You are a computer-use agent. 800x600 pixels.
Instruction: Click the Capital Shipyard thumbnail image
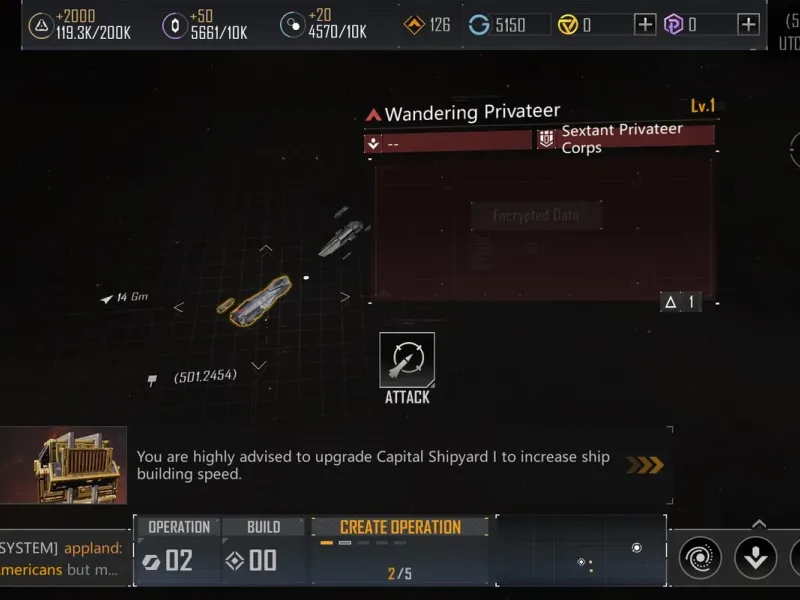[64, 465]
